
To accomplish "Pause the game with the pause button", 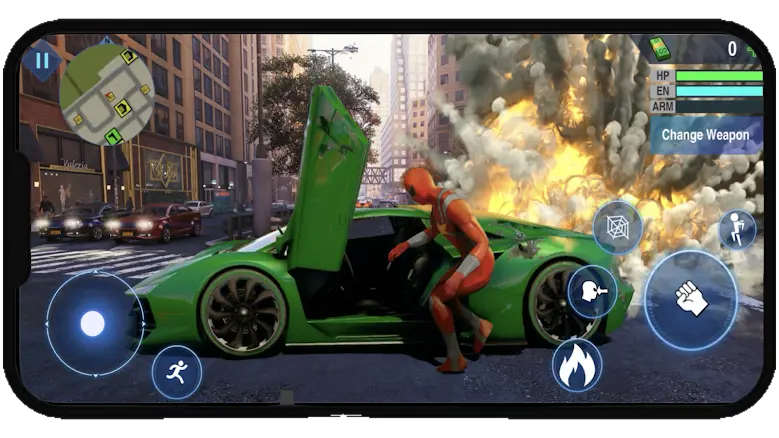I will tap(42, 60).
